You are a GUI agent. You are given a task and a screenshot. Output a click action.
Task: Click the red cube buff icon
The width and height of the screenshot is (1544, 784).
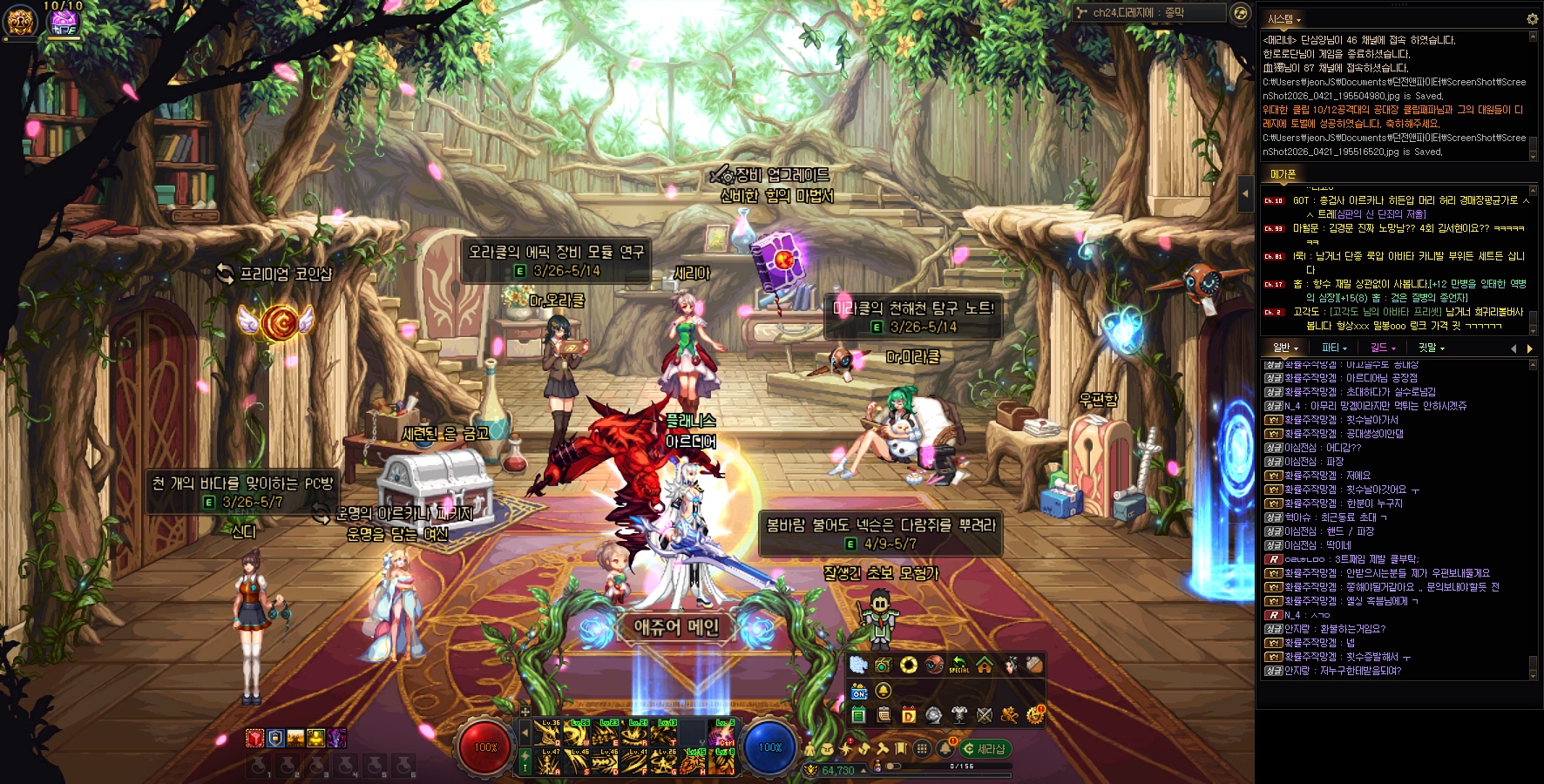(x=254, y=739)
